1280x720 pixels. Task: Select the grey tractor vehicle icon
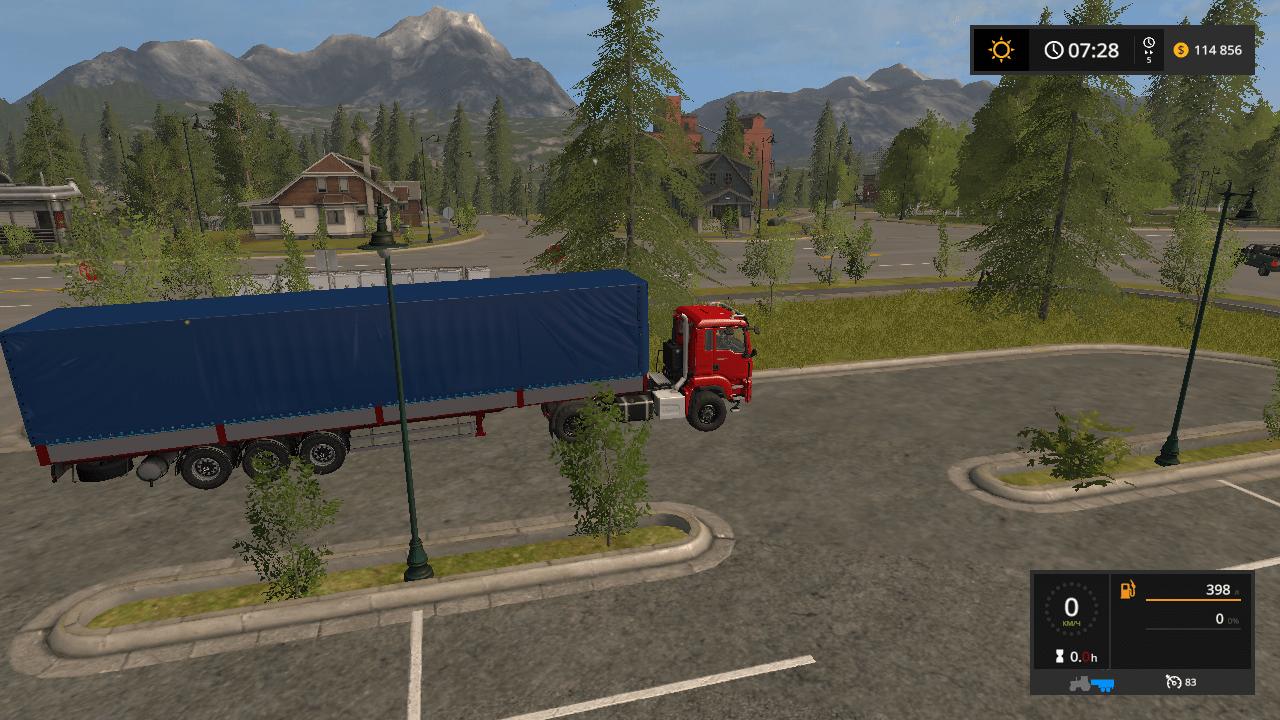pyautogui.click(x=1081, y=684)
